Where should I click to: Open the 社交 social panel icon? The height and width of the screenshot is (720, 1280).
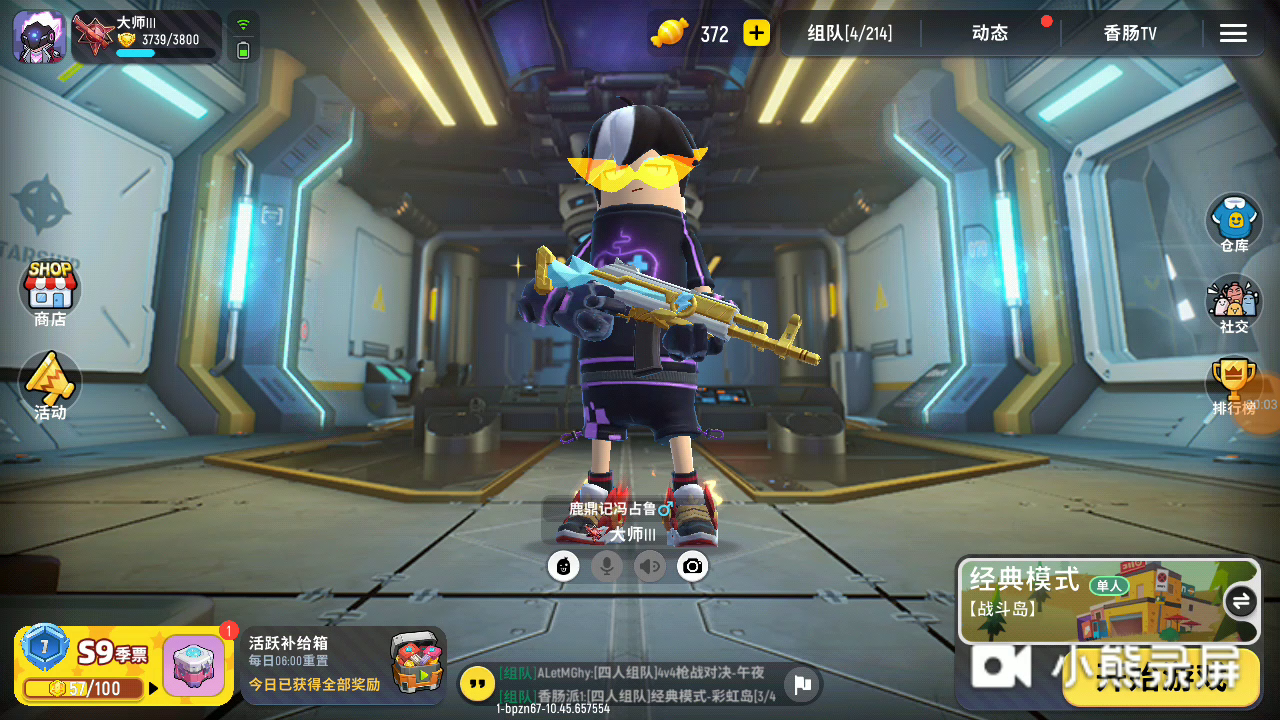coord(1234,302)
